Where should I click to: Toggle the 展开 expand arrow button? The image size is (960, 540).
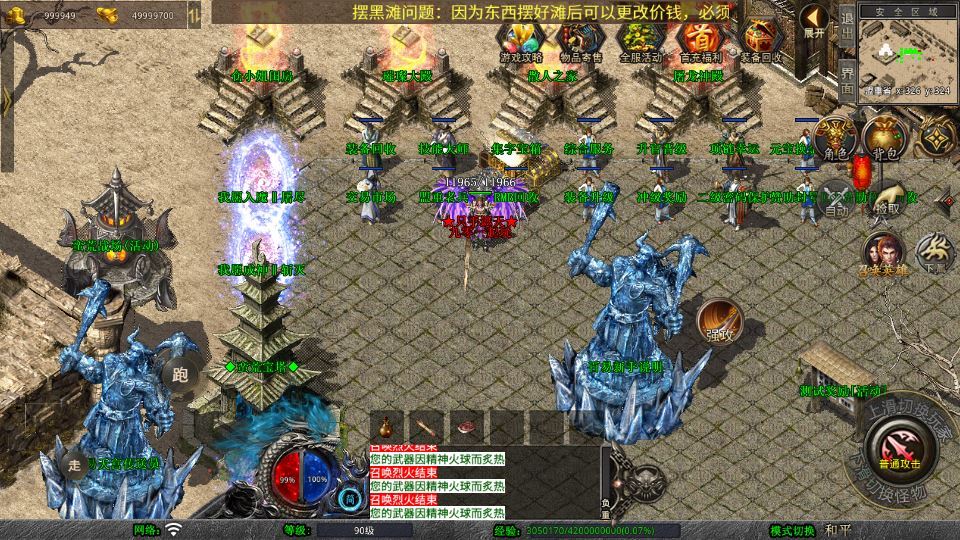tap(815, 21)
